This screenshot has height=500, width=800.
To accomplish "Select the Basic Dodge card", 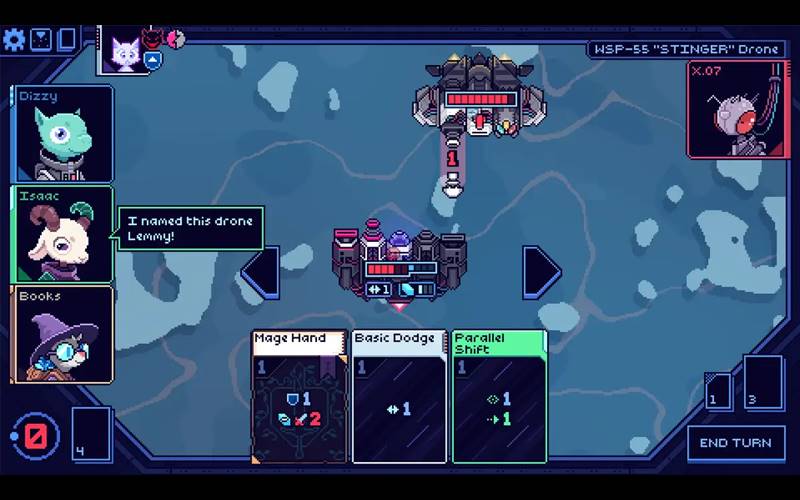I will tap(399, 396).
